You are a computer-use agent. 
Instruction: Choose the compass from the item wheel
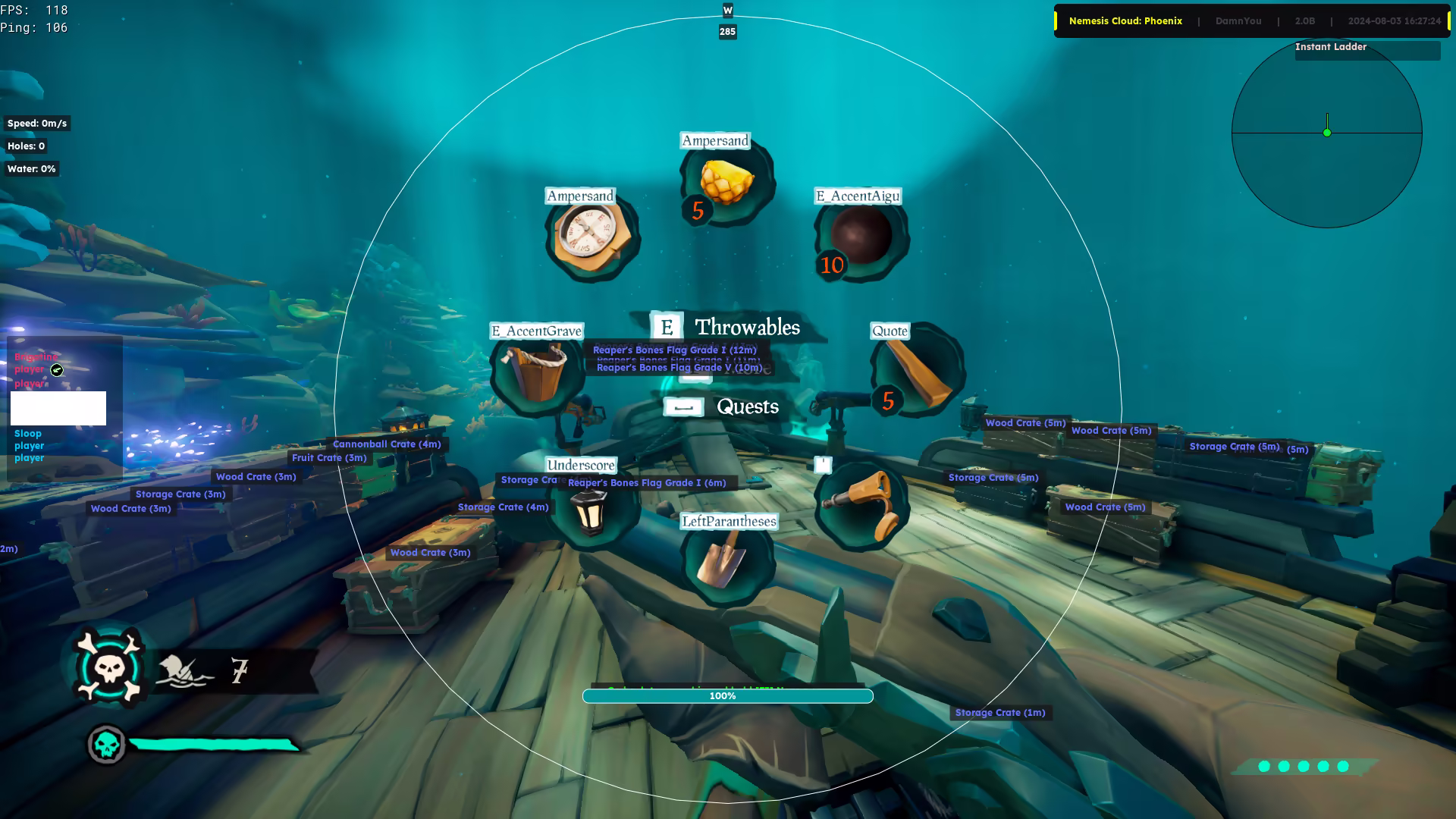pyautogui.click(x=591, y=236)
